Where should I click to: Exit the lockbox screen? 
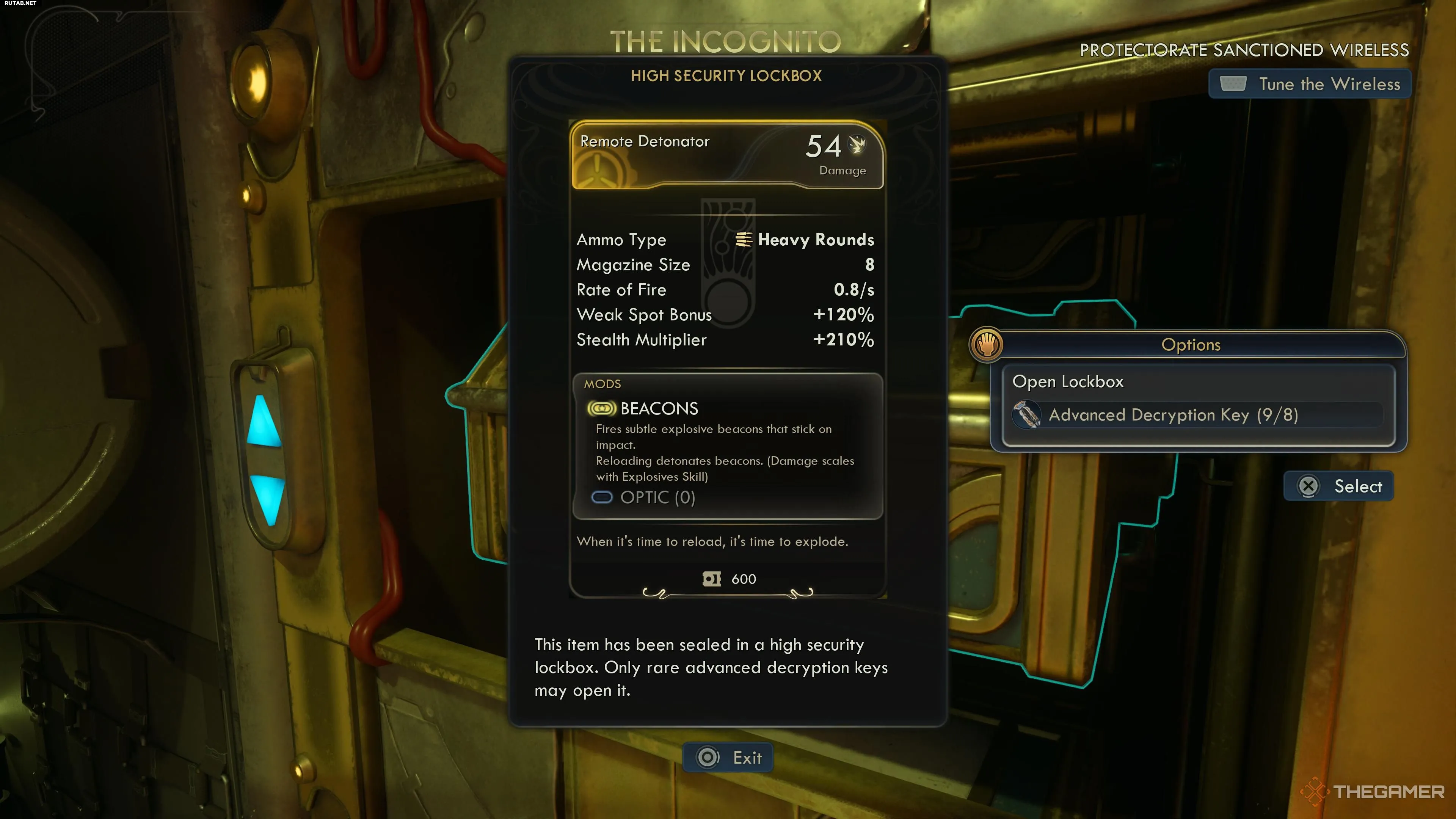[x=728, y=758]
